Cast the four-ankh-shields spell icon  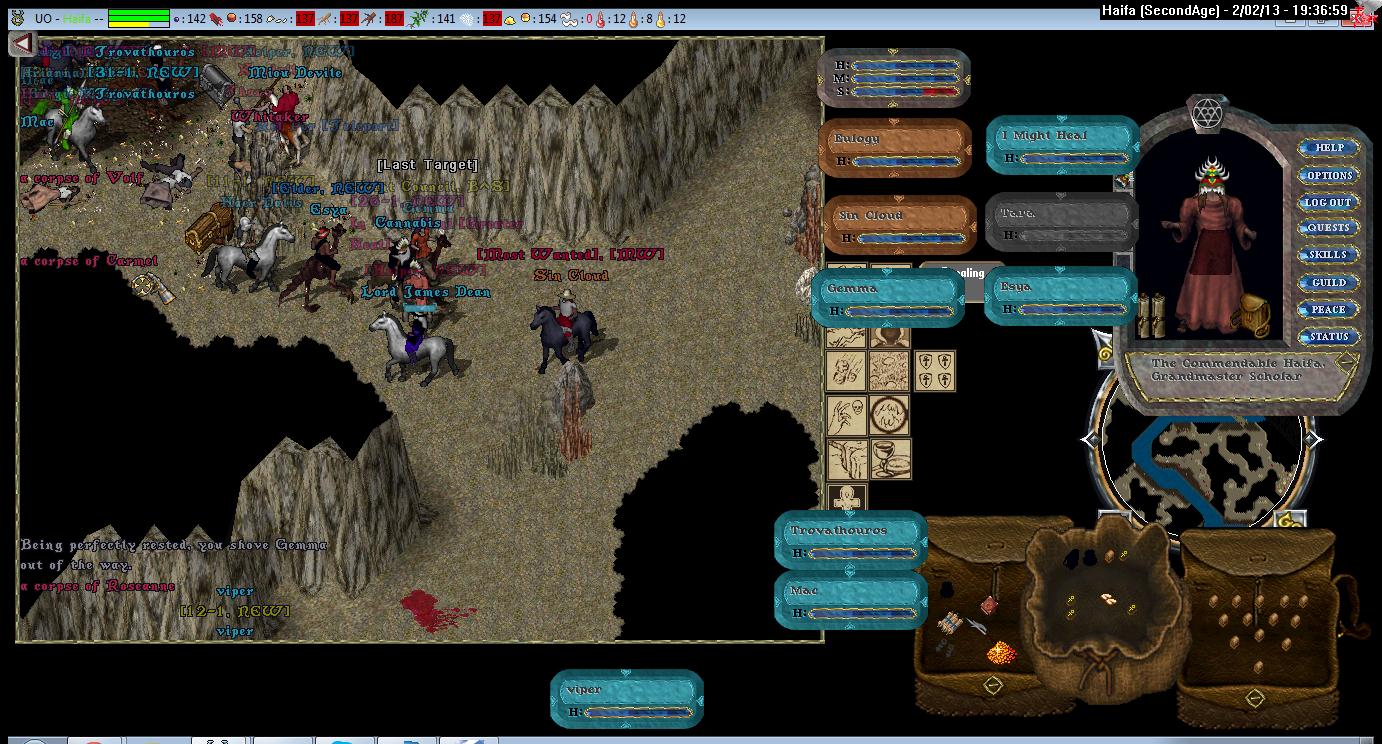(935, 371)
